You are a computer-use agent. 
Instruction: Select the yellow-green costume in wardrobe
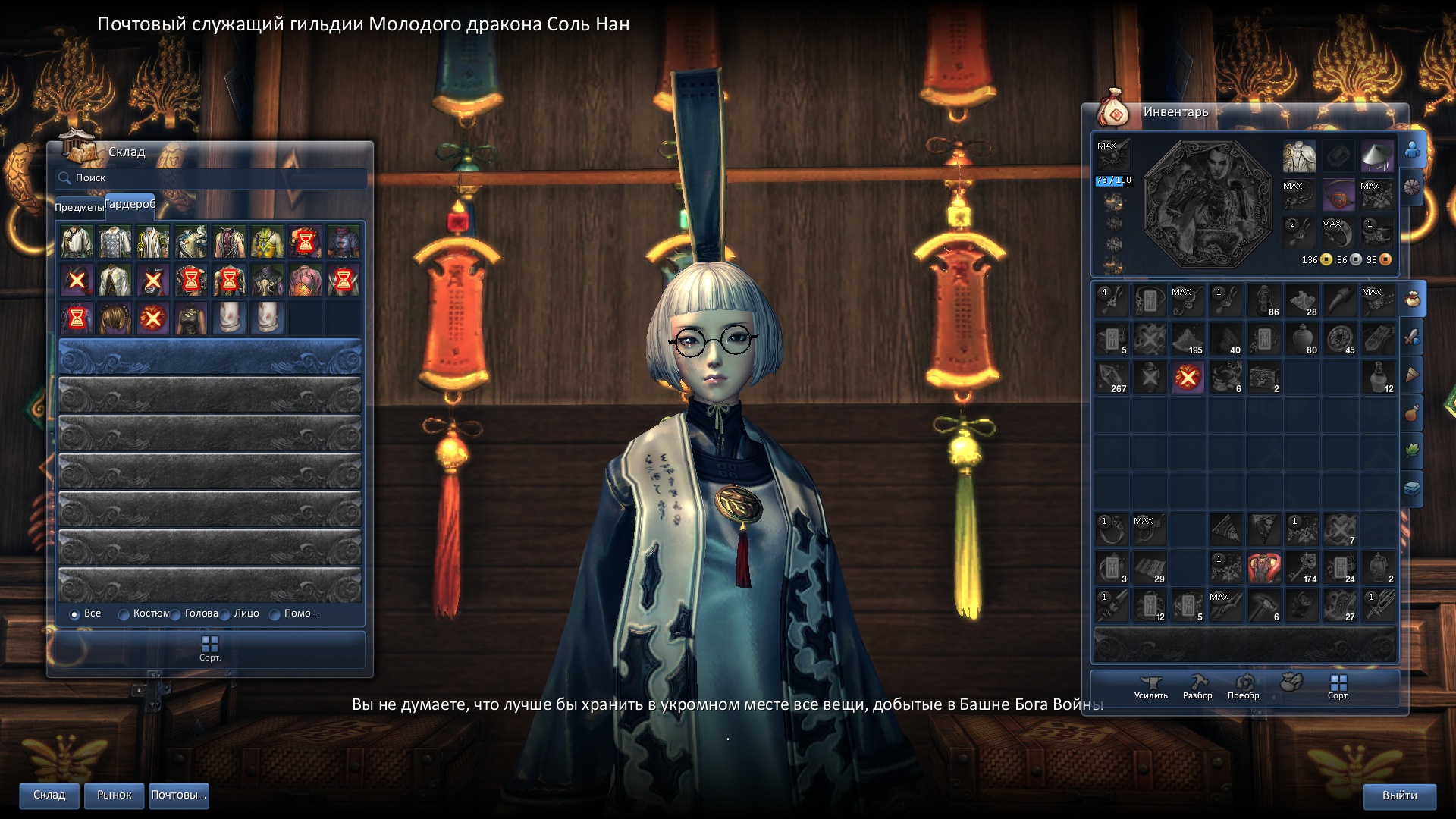(267, 243)
